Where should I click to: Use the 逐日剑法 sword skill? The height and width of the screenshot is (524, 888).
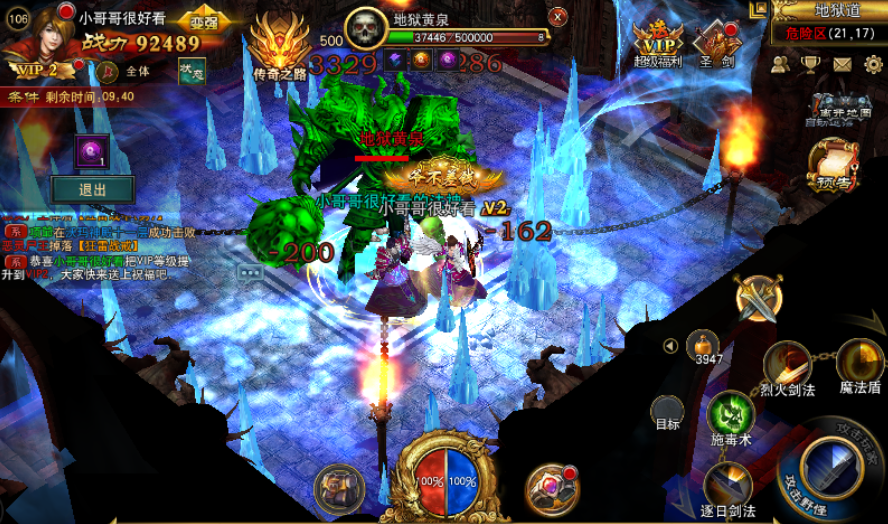728,483
